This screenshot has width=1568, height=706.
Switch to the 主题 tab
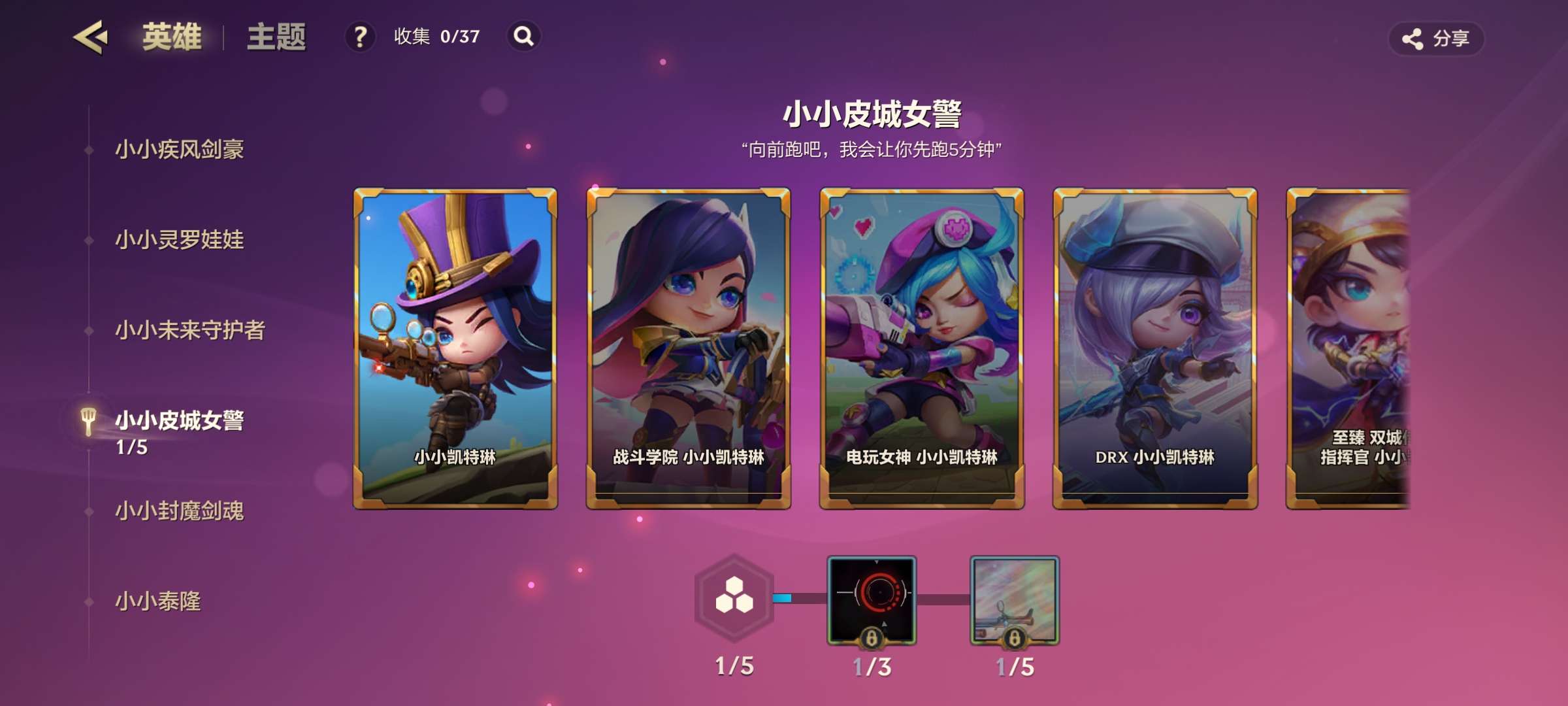coord(276,37)
